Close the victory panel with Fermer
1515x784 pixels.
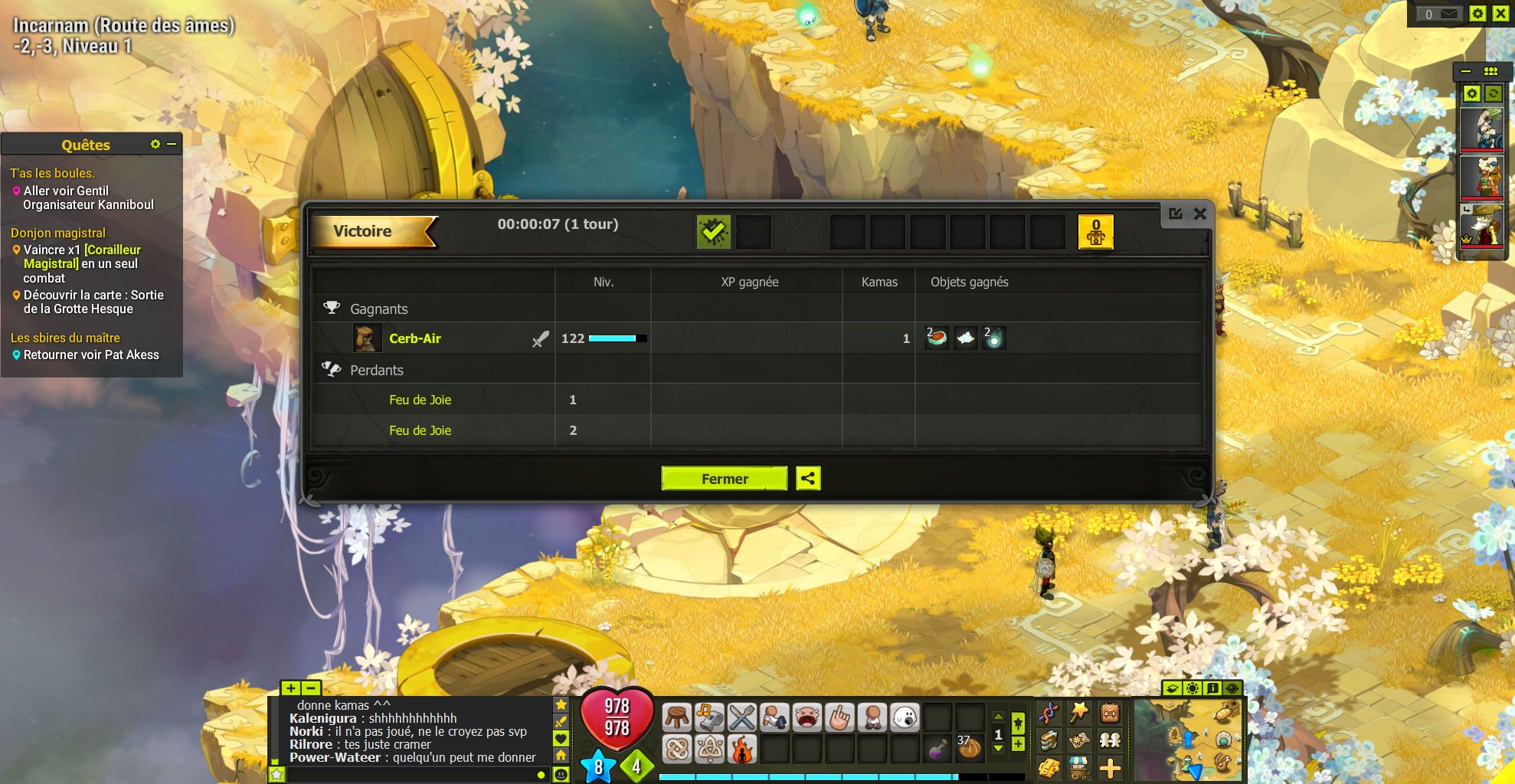pos(724,479)
